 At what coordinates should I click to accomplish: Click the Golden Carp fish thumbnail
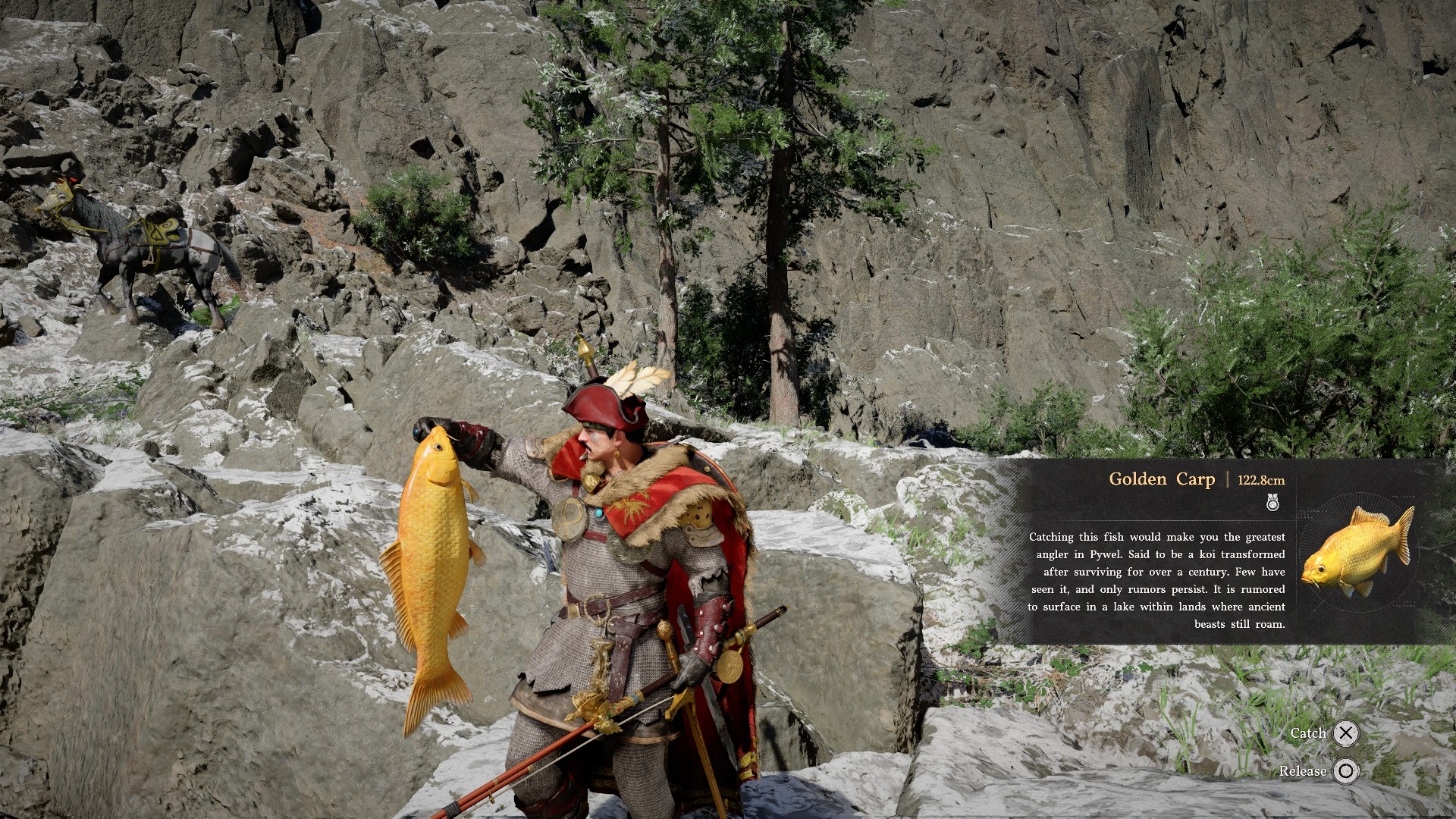pos(1357,551)
